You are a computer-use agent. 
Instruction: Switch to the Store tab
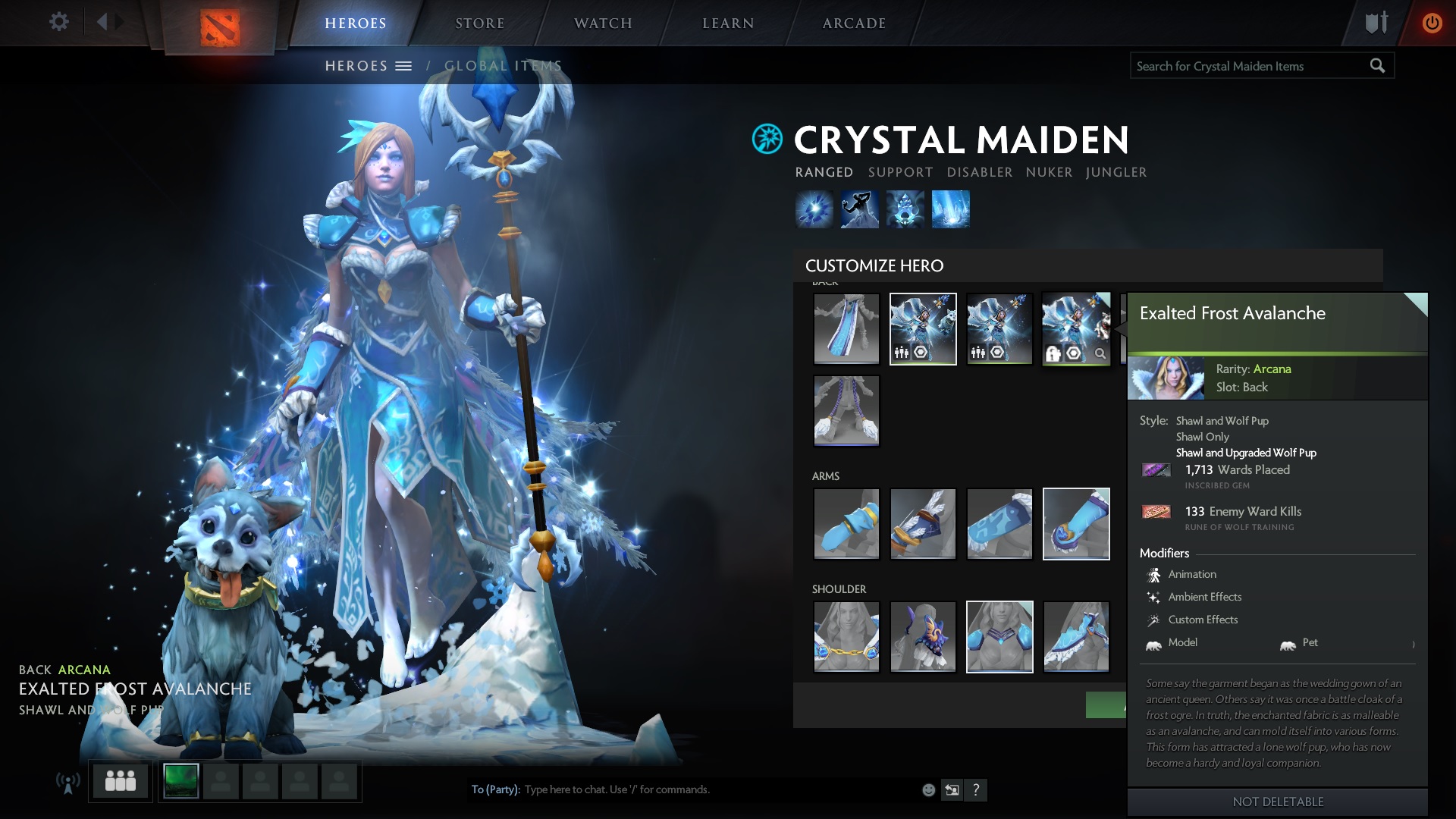[479, 24]
